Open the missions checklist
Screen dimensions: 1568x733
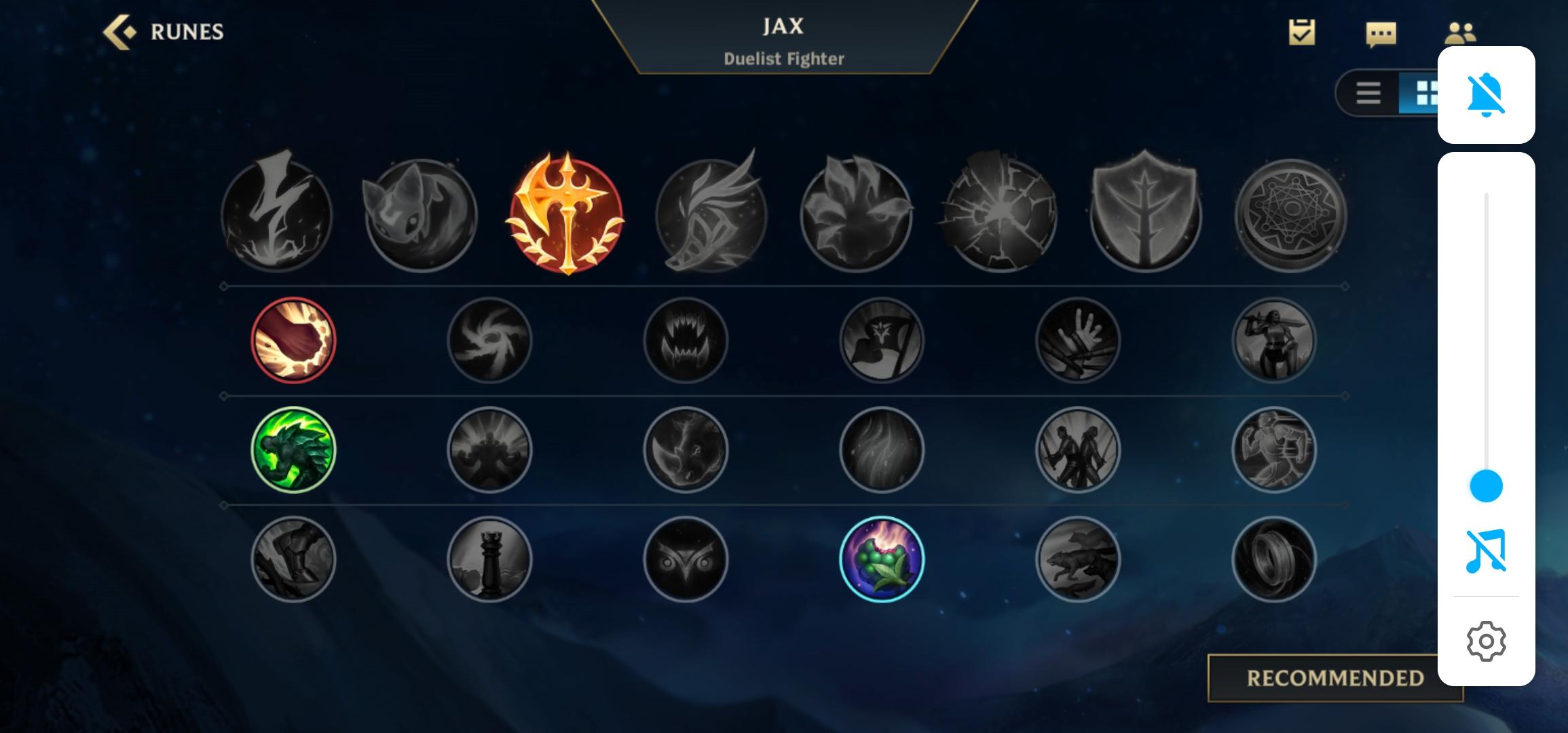[1302, 31]
